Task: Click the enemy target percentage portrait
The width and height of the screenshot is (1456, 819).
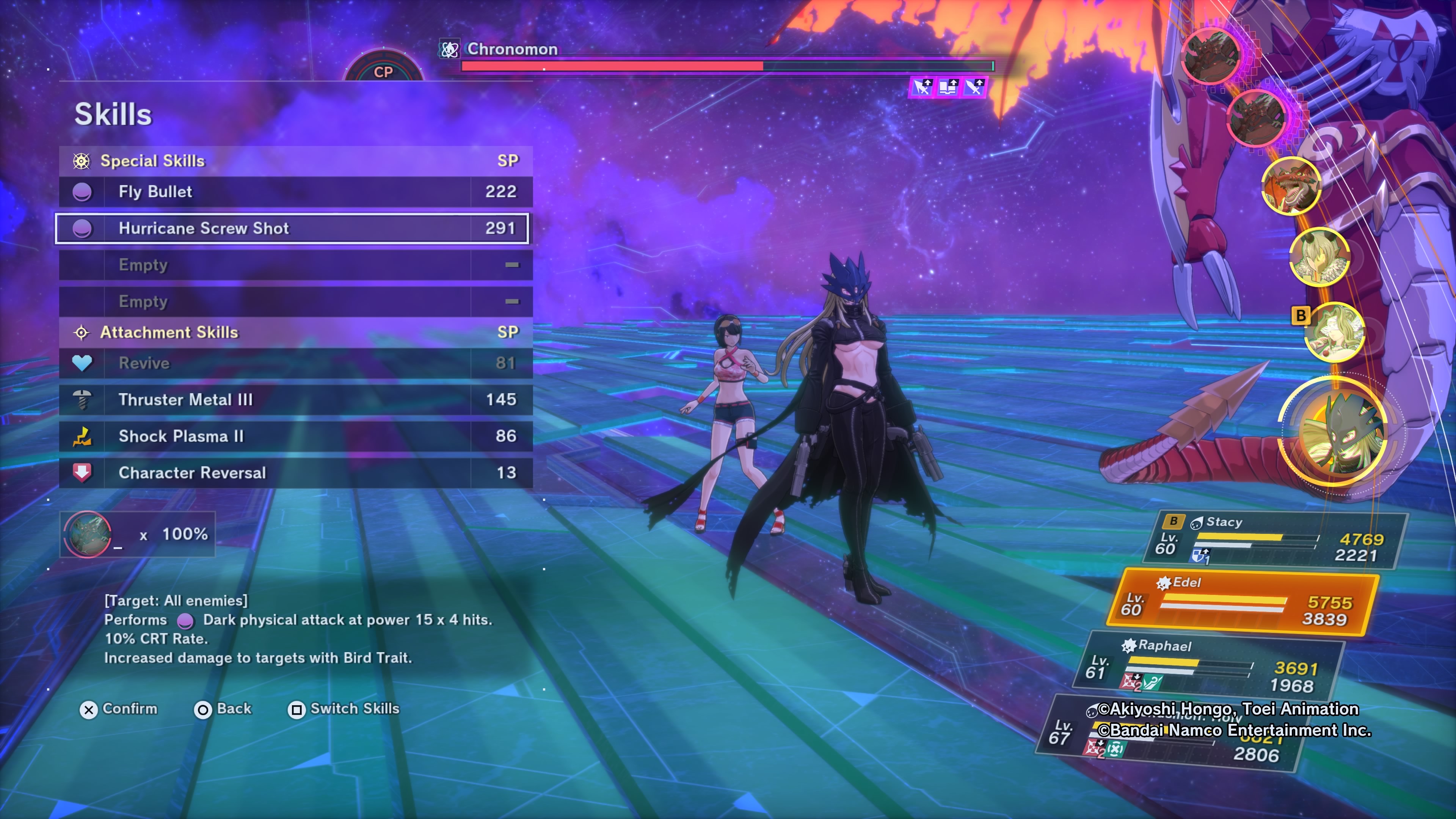Action: [88, 534]
